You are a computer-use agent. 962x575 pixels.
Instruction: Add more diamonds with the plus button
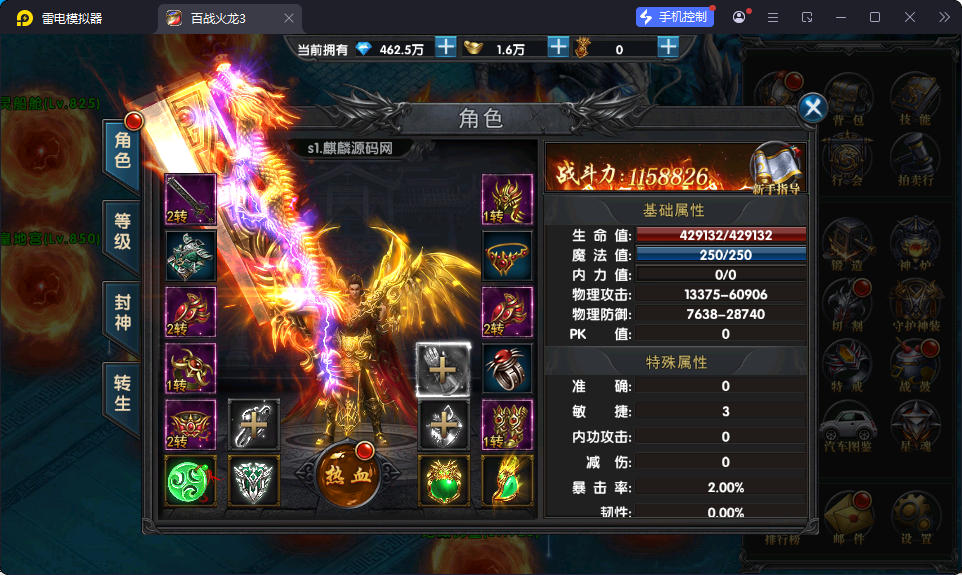(446, 47)
